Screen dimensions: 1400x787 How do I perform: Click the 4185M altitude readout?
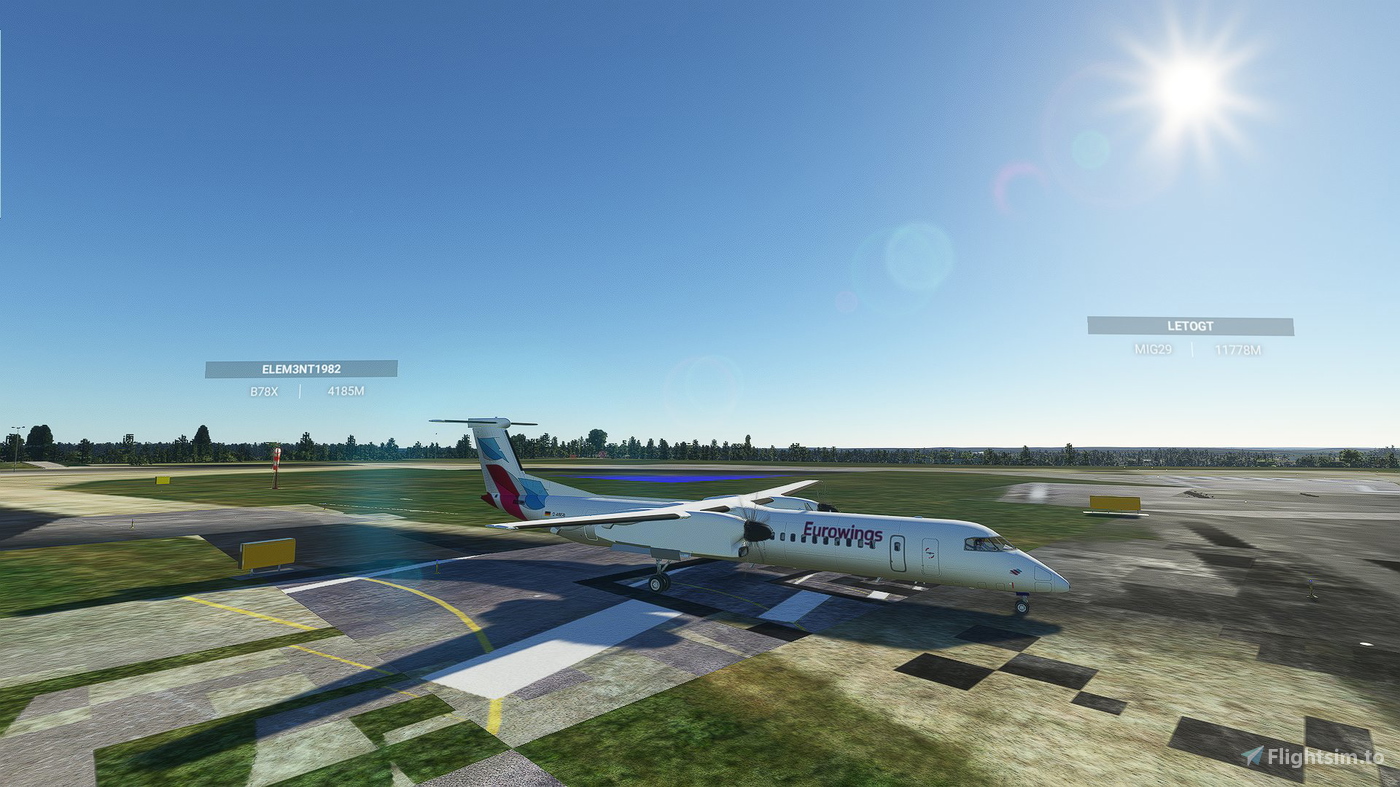click(344, 392)
